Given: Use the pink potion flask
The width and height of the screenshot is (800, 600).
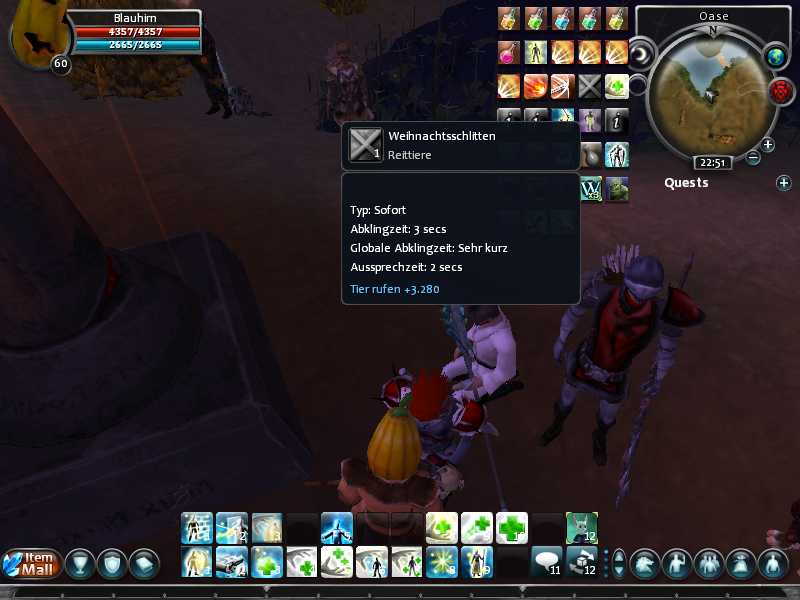Looking at the screenshot, I should point(508,52).
